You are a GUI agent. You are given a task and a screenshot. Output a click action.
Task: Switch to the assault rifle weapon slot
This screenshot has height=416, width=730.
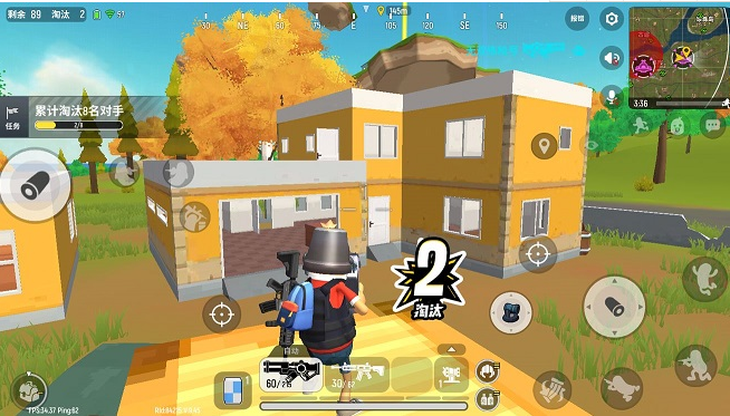[x=359, y=373]
